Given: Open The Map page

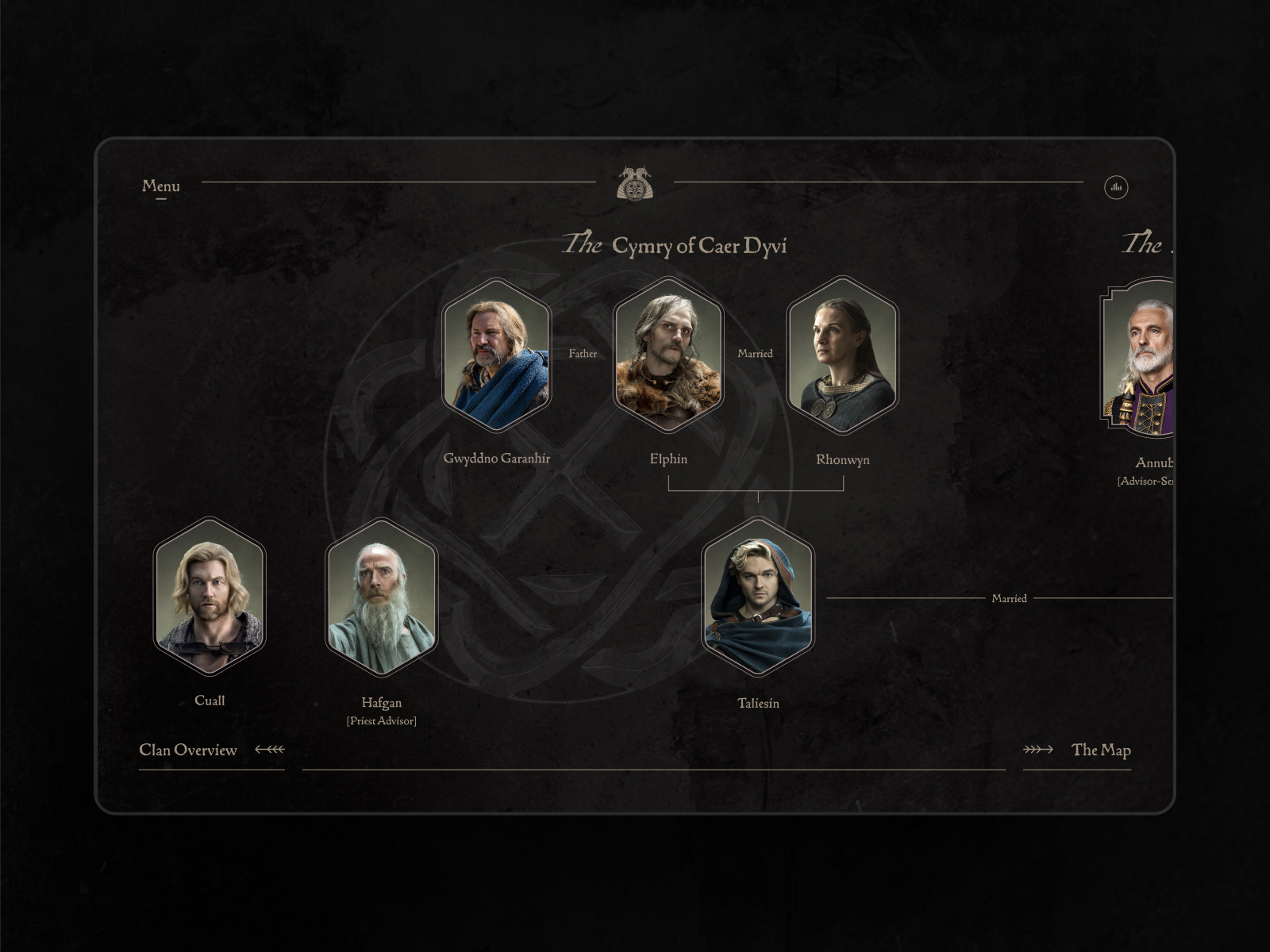Looking at the screenshot, I should click(1102, 750).
